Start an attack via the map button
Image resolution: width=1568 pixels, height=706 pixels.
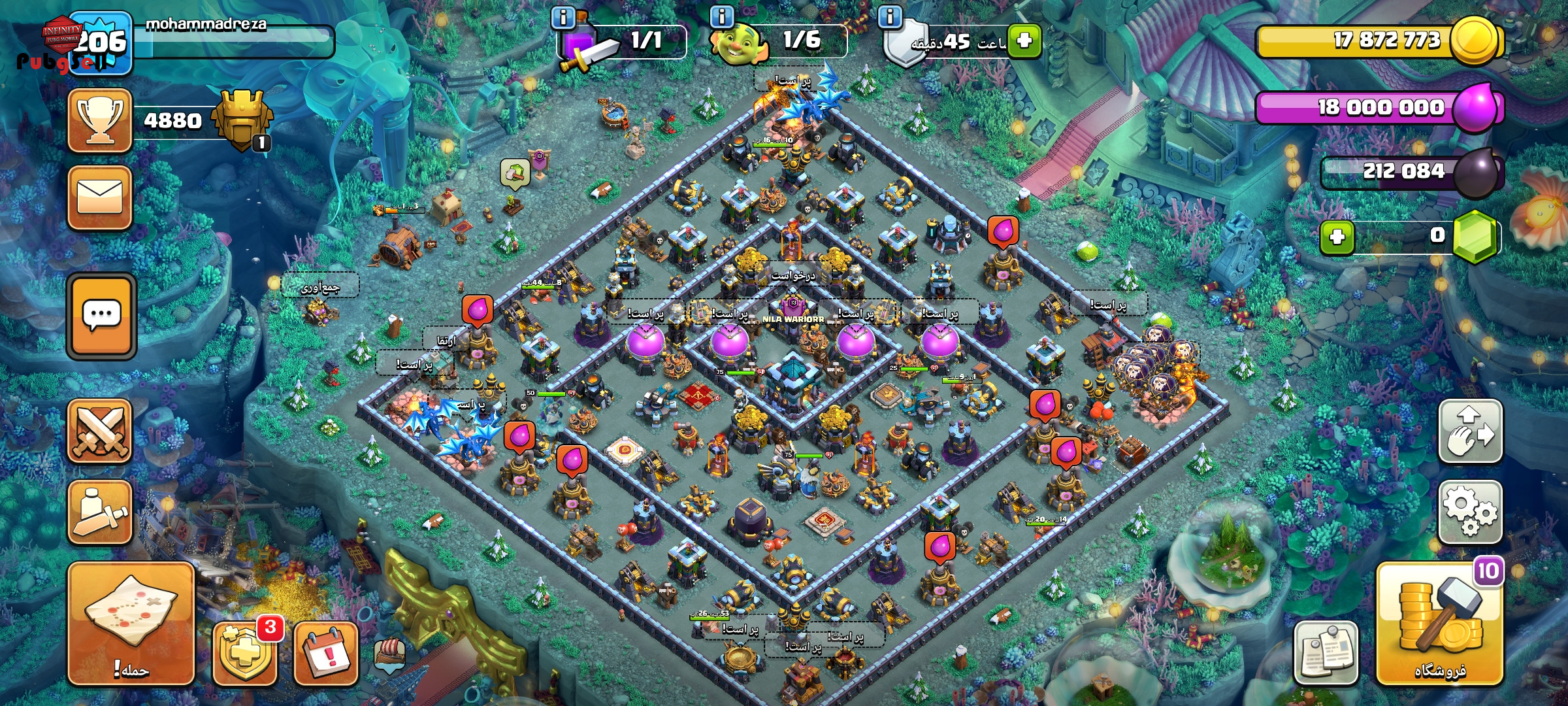pyautogui.click(x=131, y=623)
